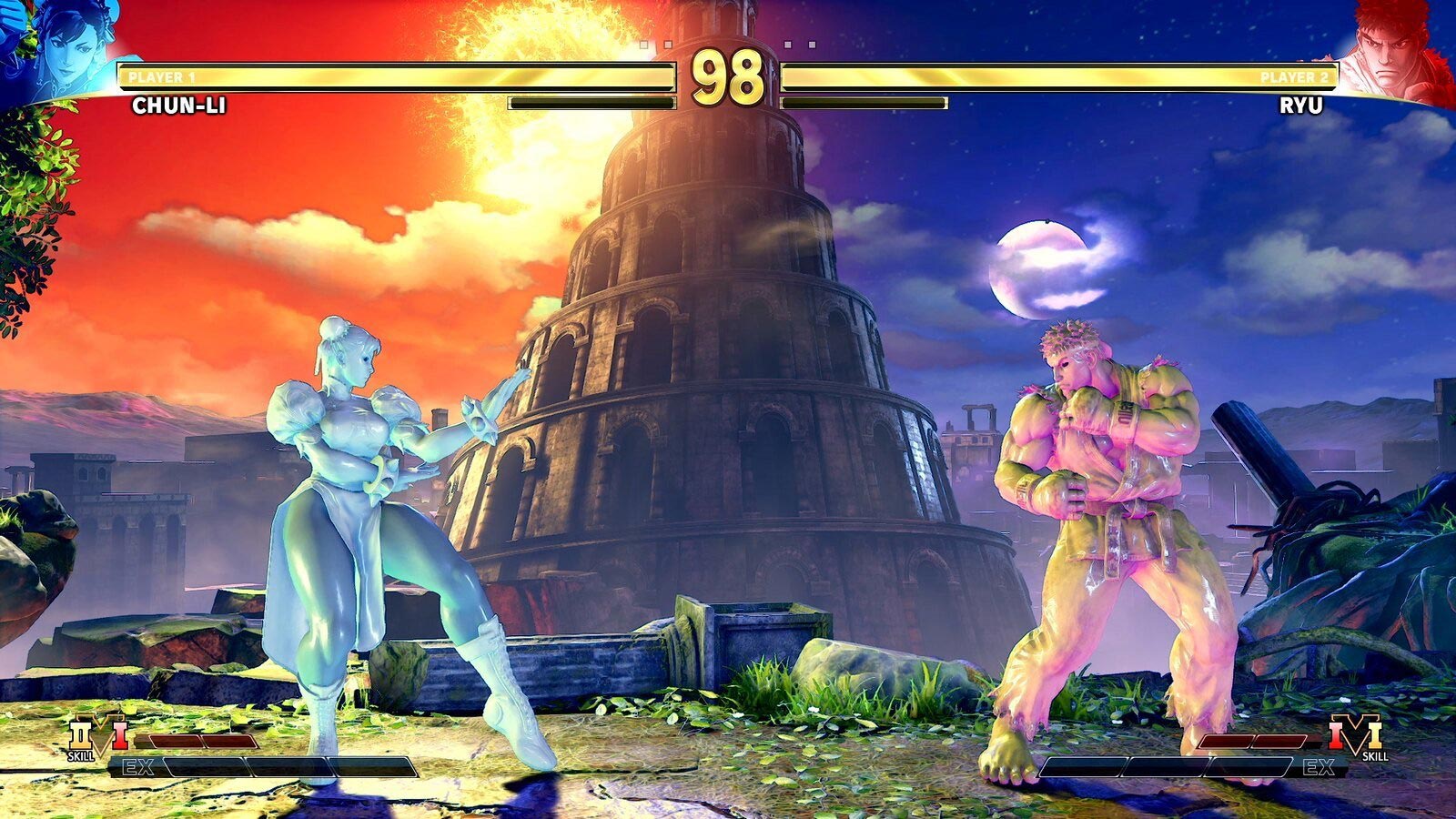Click Player 2's EX label on the meter
This screenshot has height=819, width=1456.
(1318, 766)
